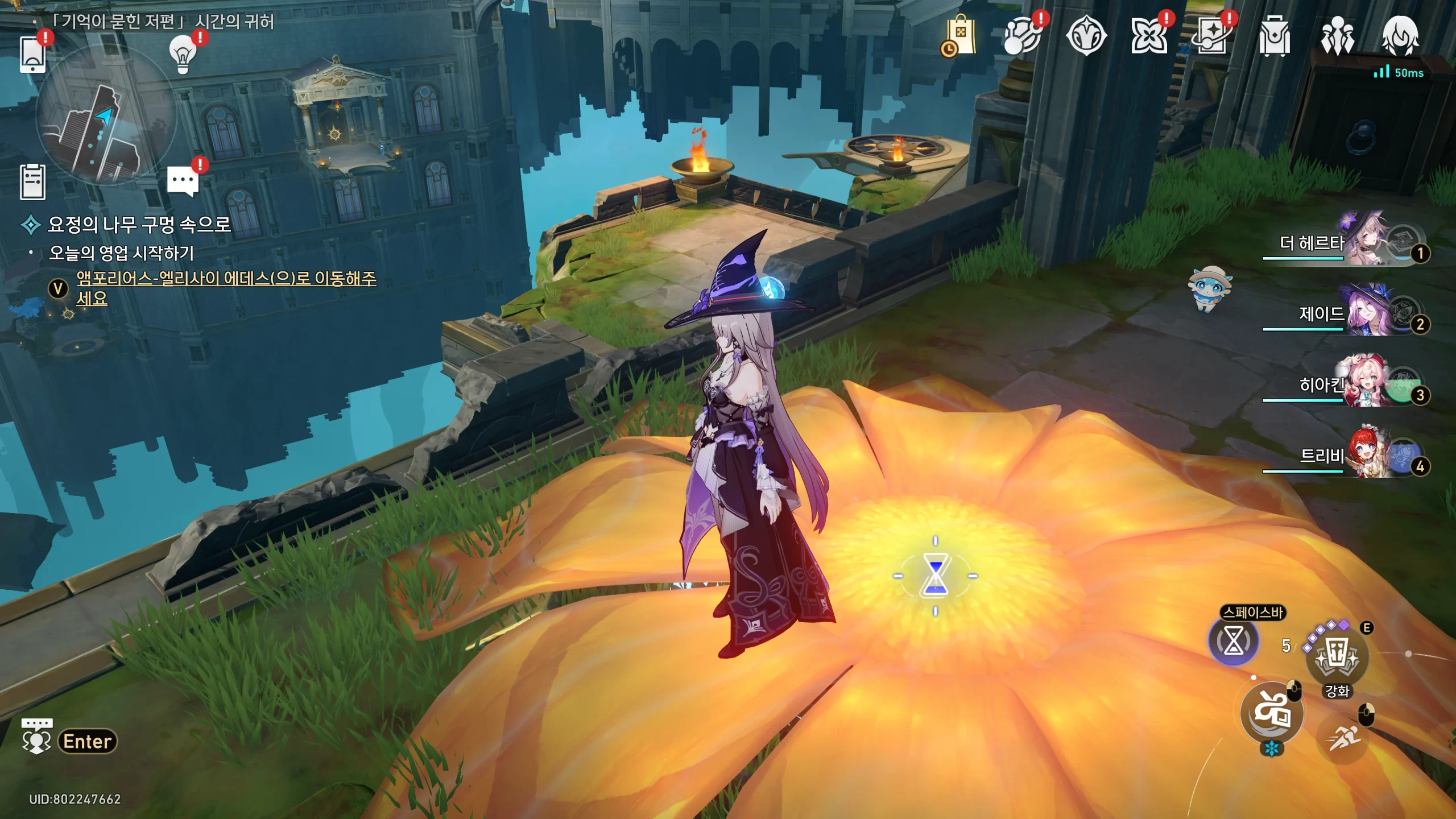
Task: Toggle the sprint running icon
Action: click(x=1343, y=738)
